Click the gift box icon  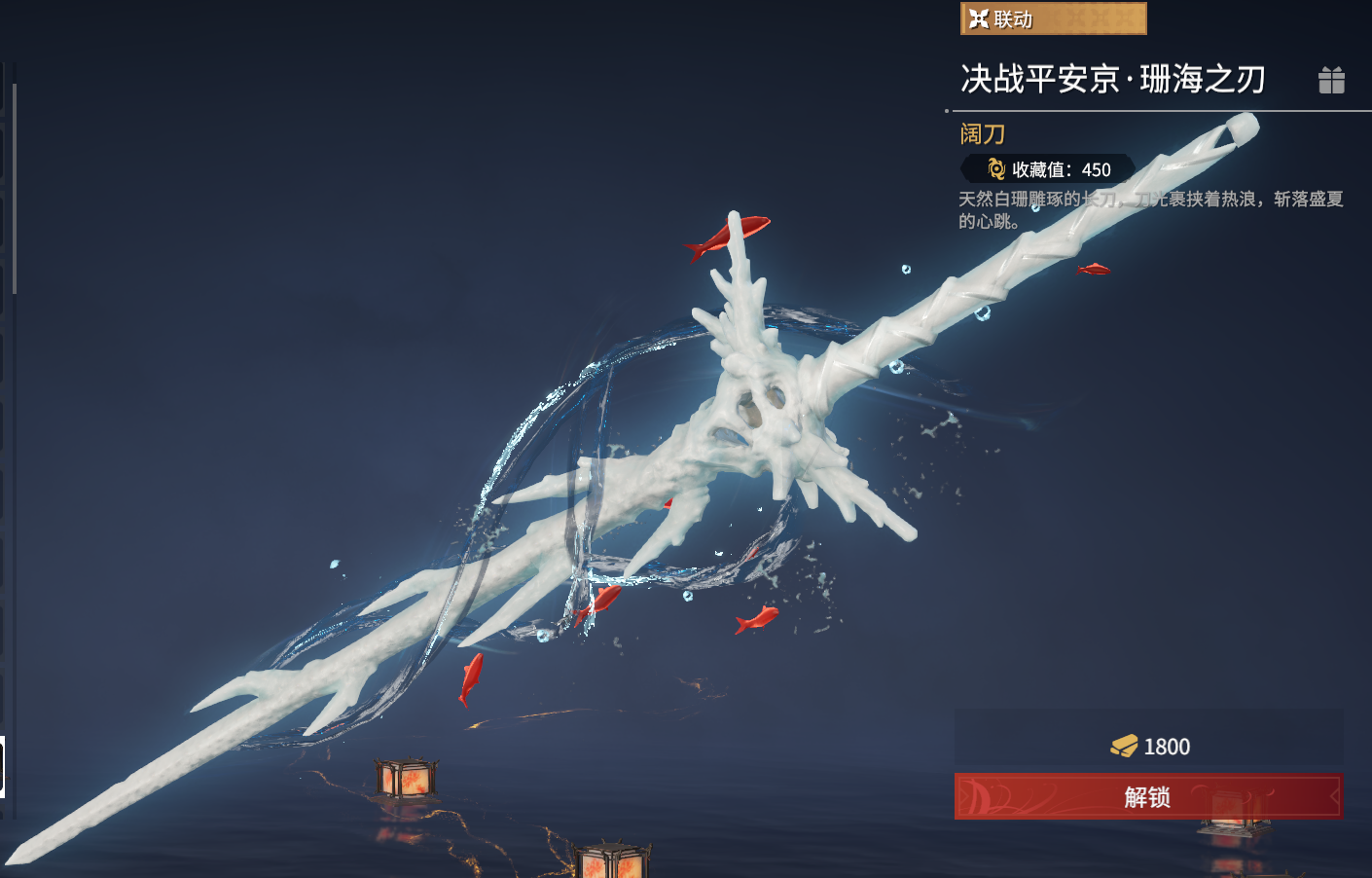point(1331,80)
